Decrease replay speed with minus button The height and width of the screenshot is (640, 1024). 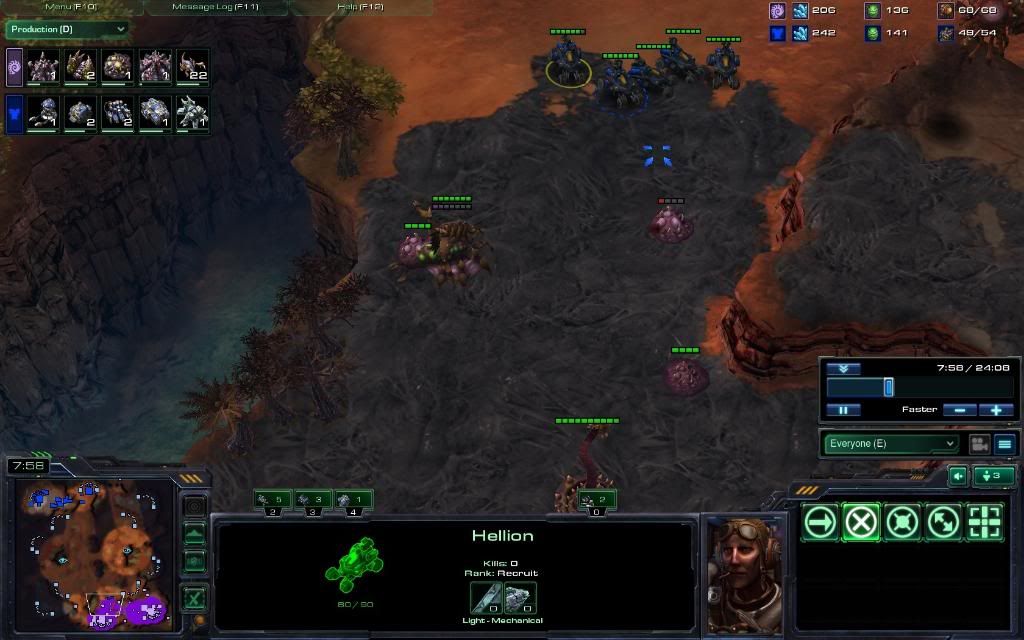point(960,410)
